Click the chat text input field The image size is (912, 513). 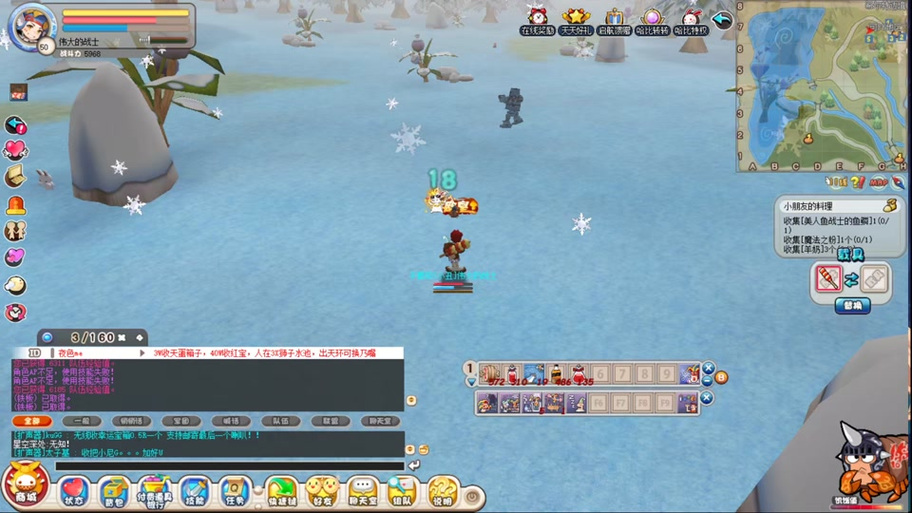point(230,466)
